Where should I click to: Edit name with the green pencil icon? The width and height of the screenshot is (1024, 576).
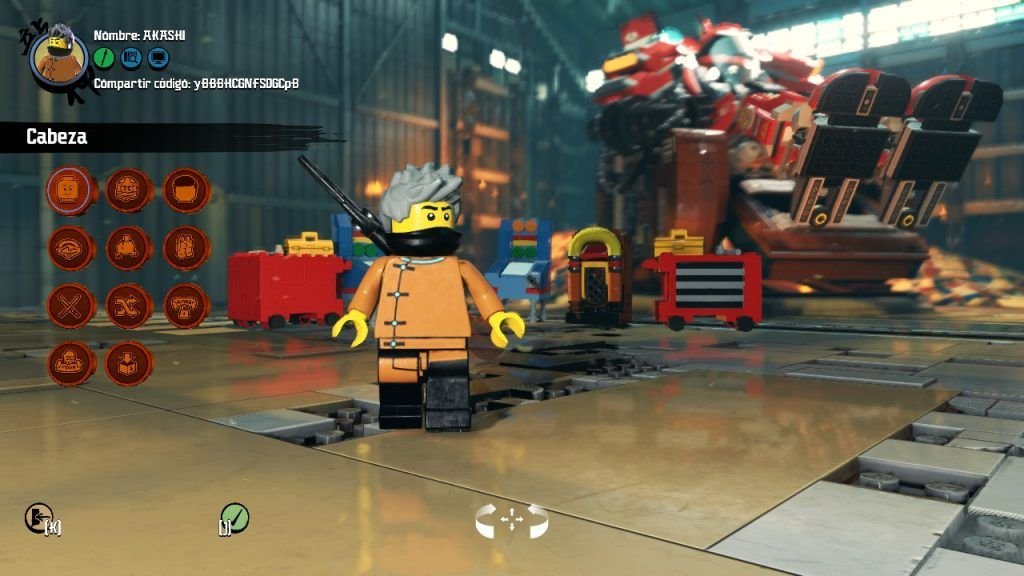click(x=104, y=58)
